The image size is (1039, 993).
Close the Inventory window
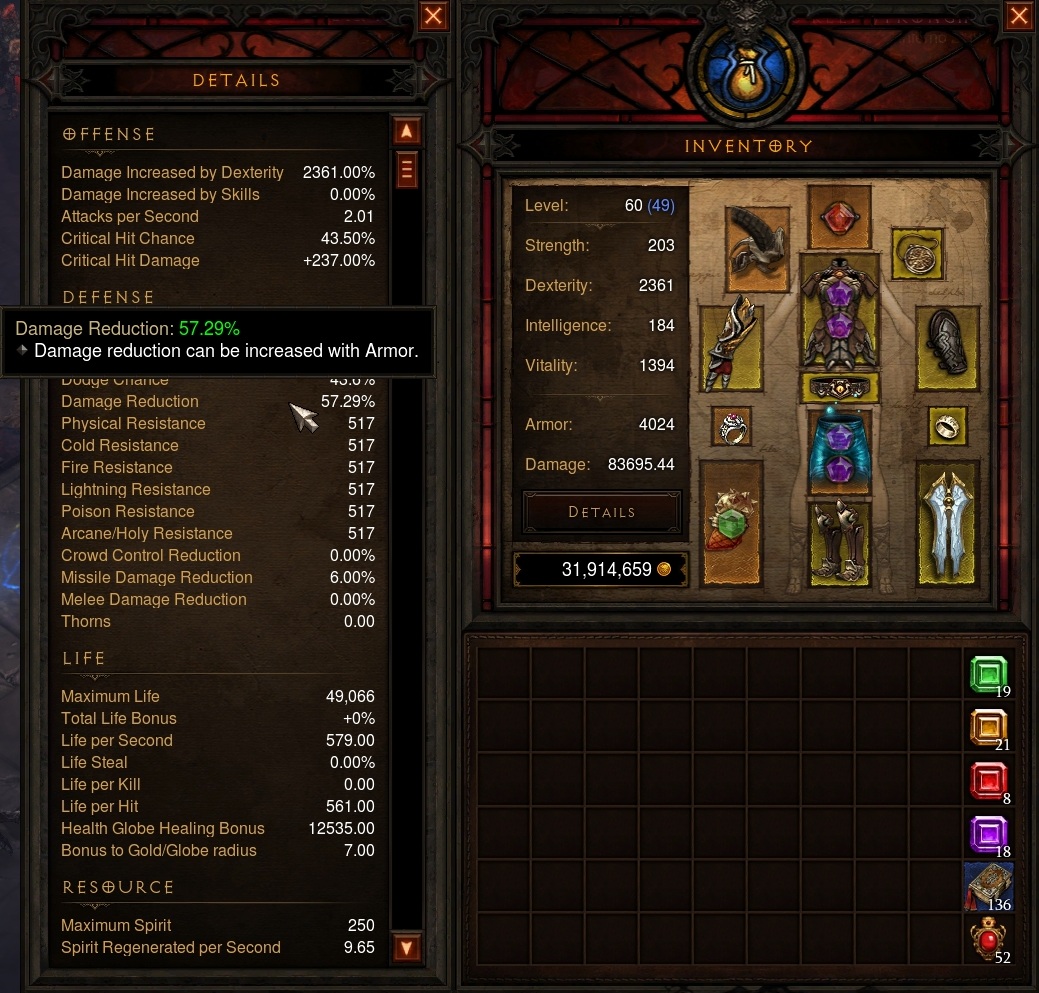click(x=1019, y=16)
